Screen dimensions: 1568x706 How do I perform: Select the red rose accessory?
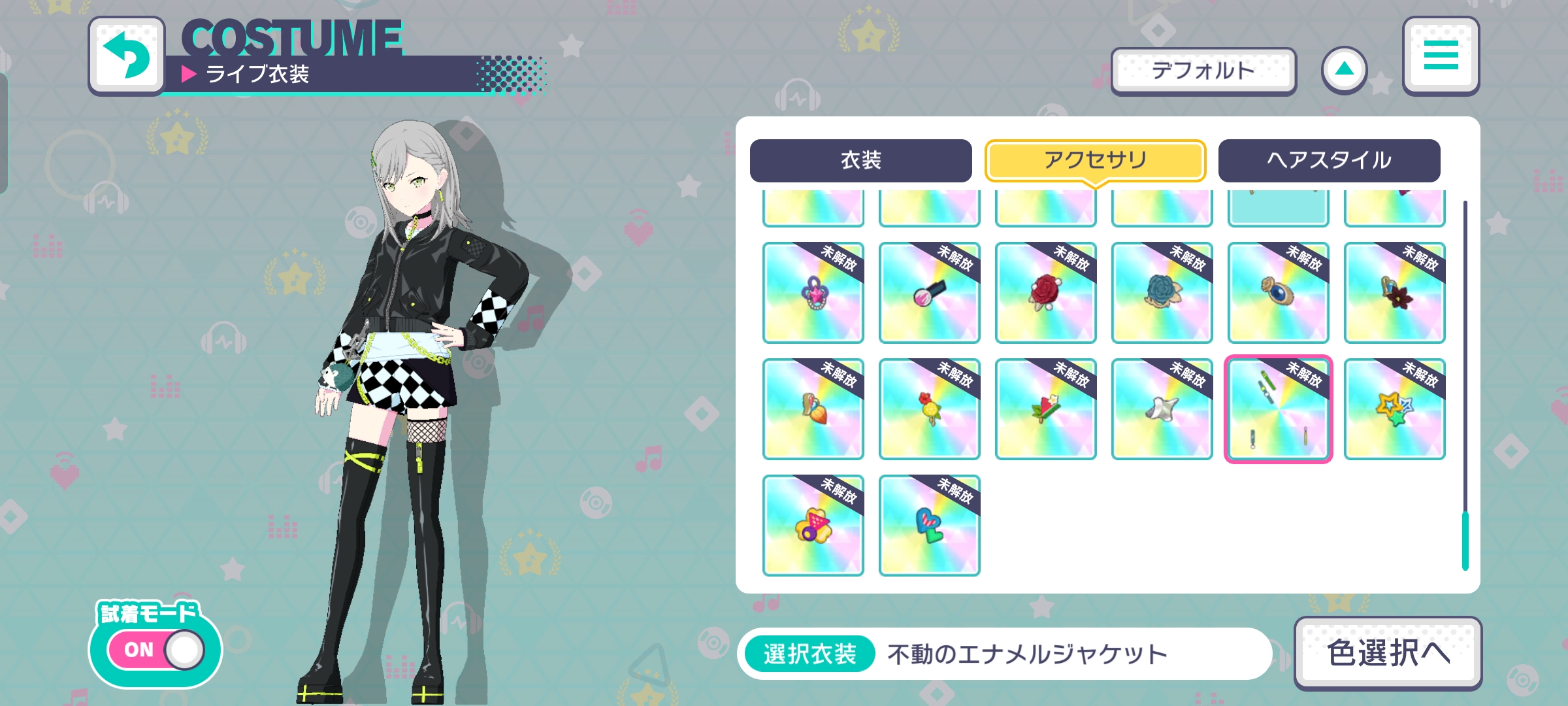pos(1045,294)
